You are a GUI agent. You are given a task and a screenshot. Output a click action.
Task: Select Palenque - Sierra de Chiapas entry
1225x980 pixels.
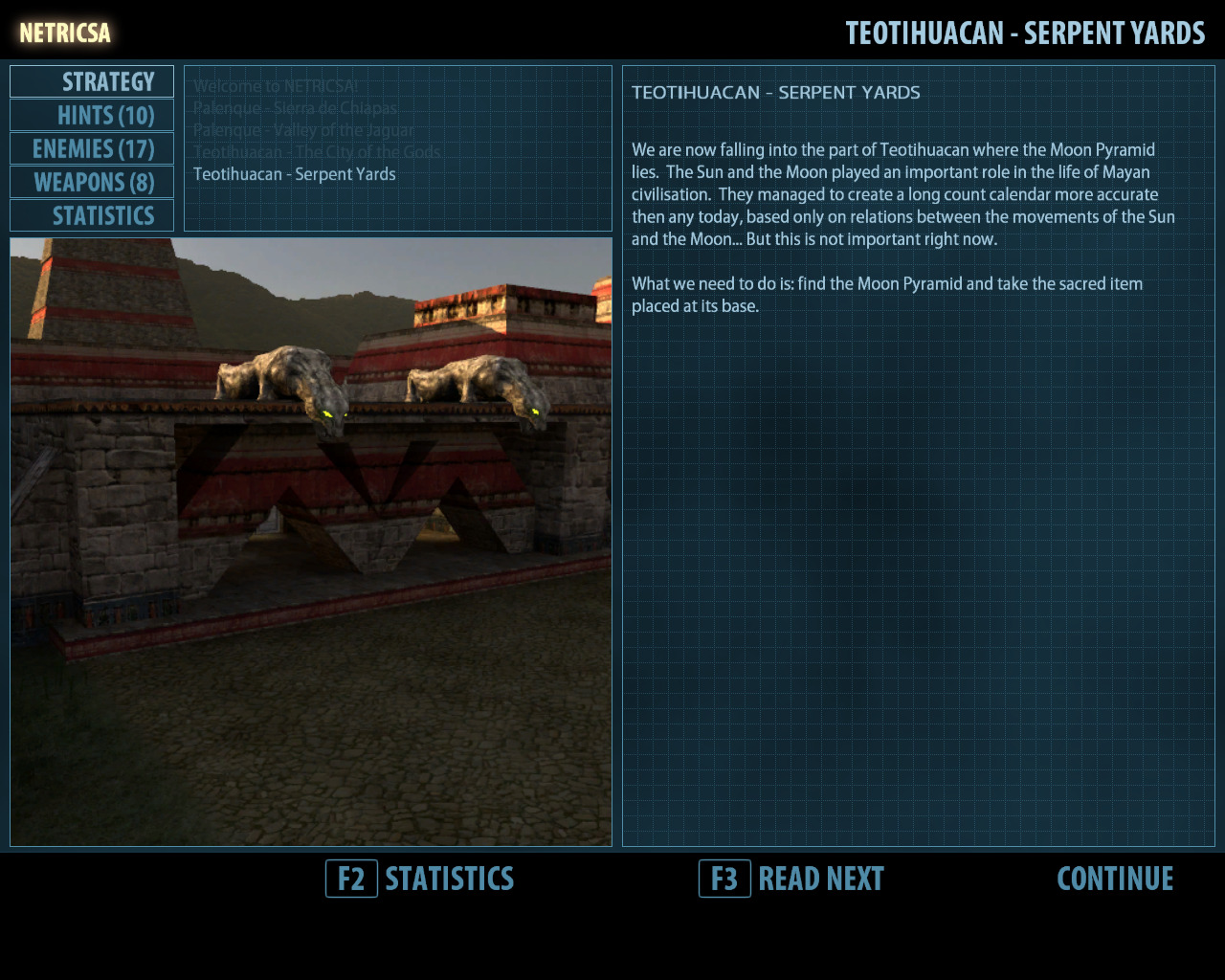pos(295,108)
